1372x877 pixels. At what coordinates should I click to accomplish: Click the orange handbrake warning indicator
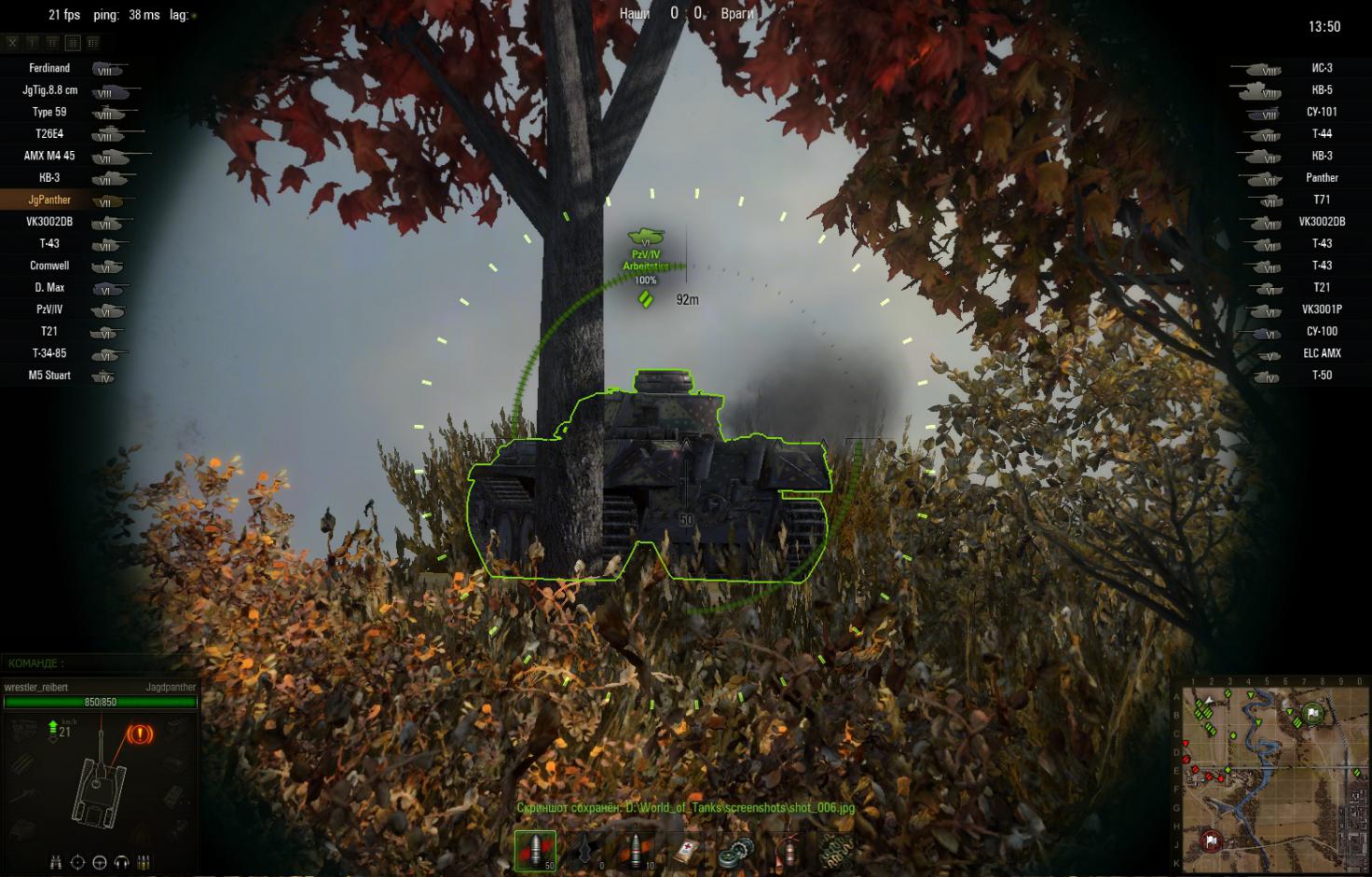[140, 734]
